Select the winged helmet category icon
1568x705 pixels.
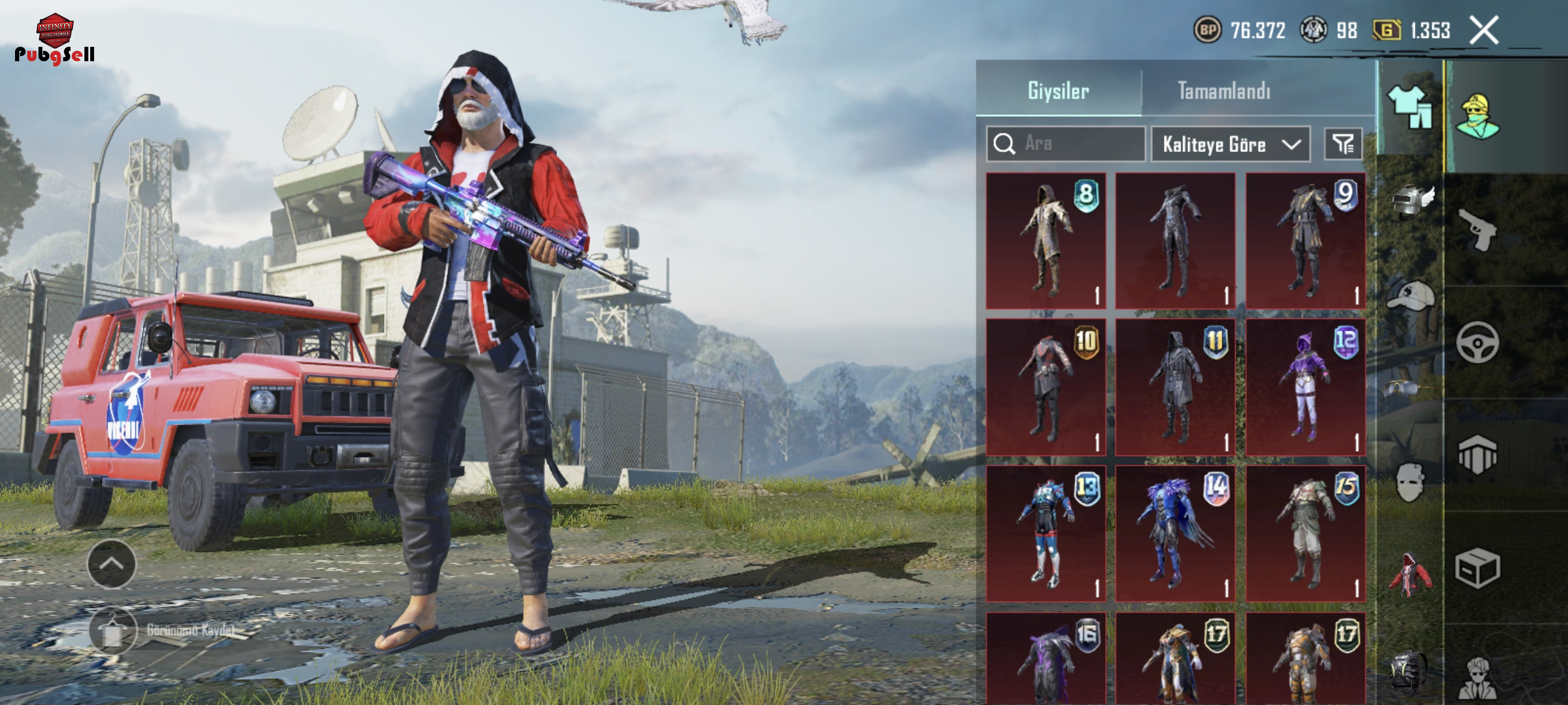click(1411, 202)
